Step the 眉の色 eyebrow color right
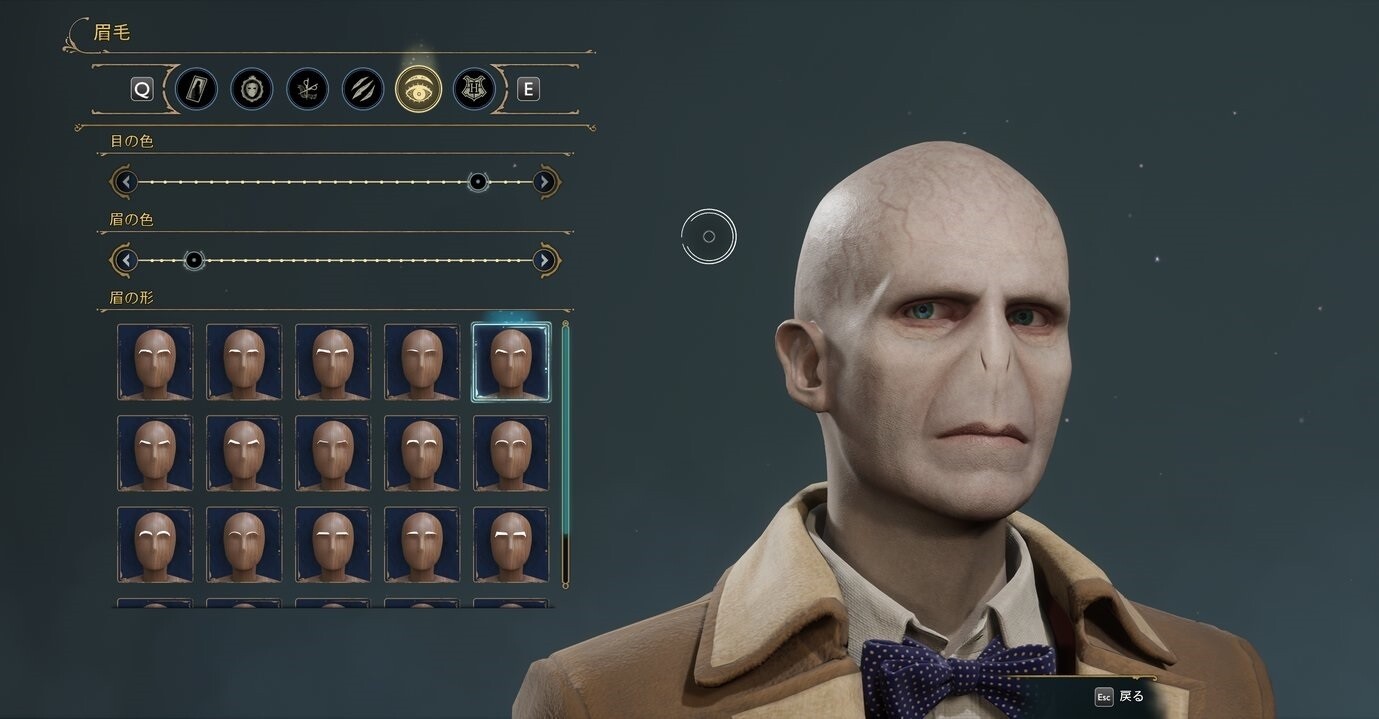 coord(544,261)
